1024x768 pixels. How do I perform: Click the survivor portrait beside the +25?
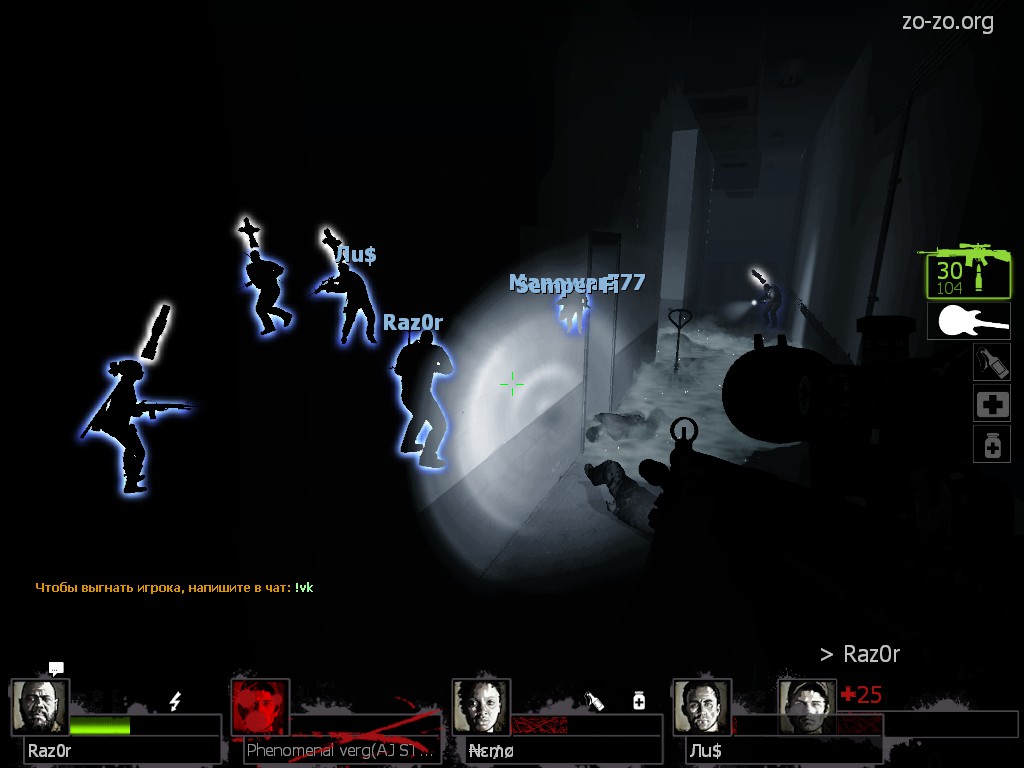pyautogui.click(x=807, y=707)
